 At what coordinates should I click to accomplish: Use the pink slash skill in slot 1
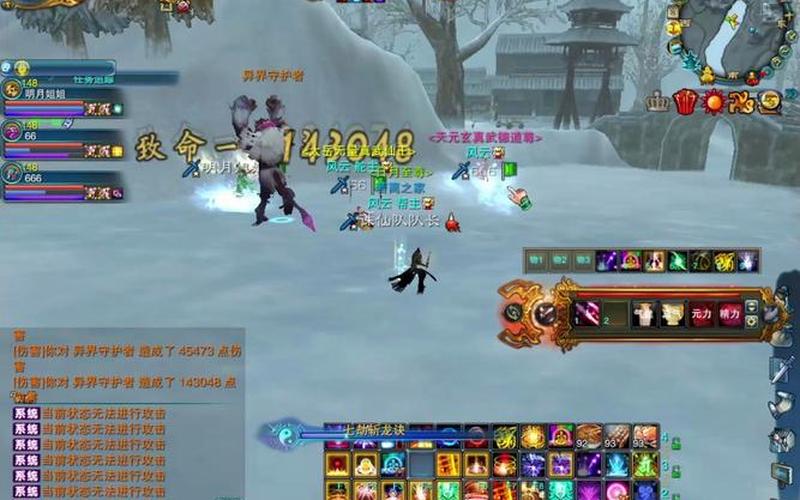pyautogui.click(x=585, y=314)
